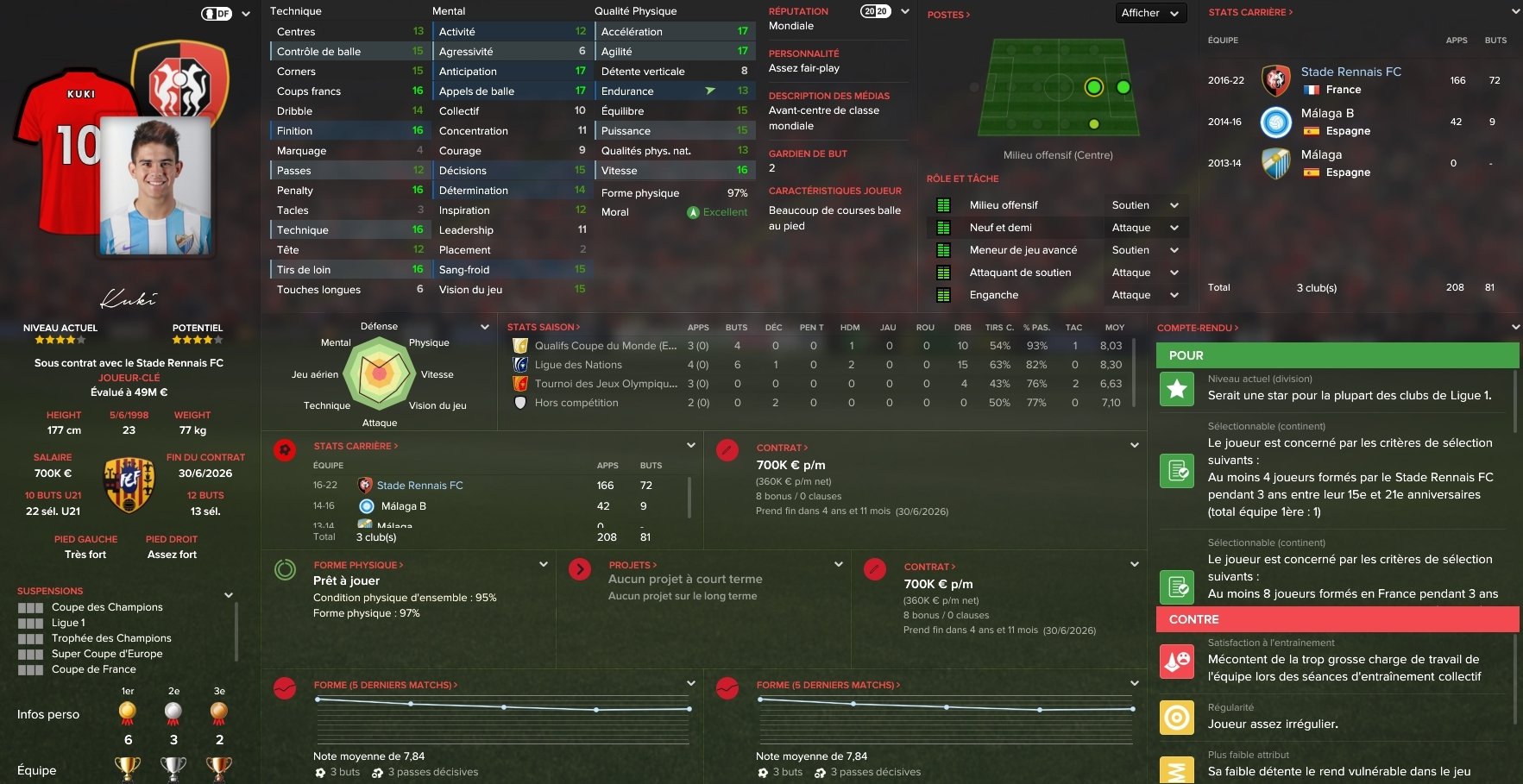Open the Enganche role duty dropdown

tap(1174, 295)
